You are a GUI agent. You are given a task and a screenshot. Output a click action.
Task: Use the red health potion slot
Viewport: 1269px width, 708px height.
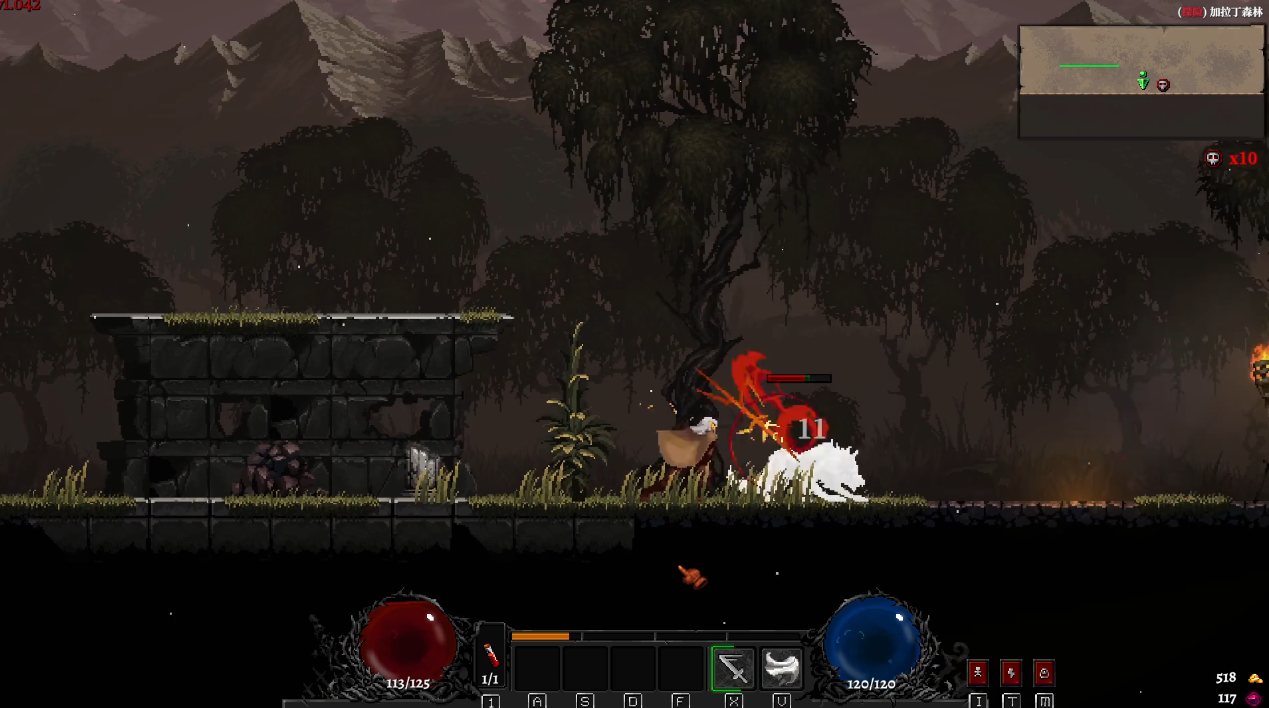tap(490, 656)
